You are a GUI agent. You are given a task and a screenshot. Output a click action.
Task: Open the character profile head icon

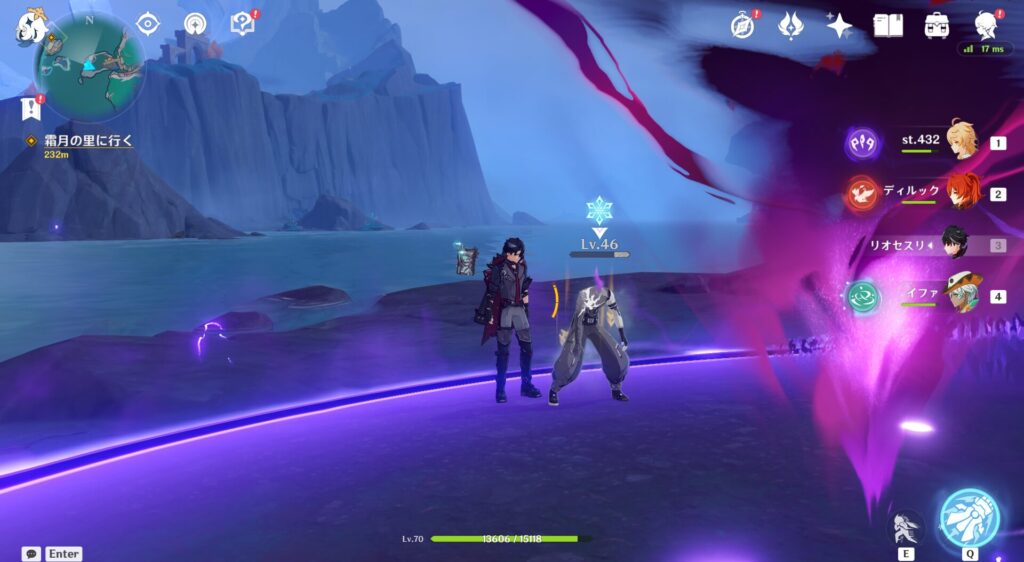pyautogui.click(x=985, y=25)
